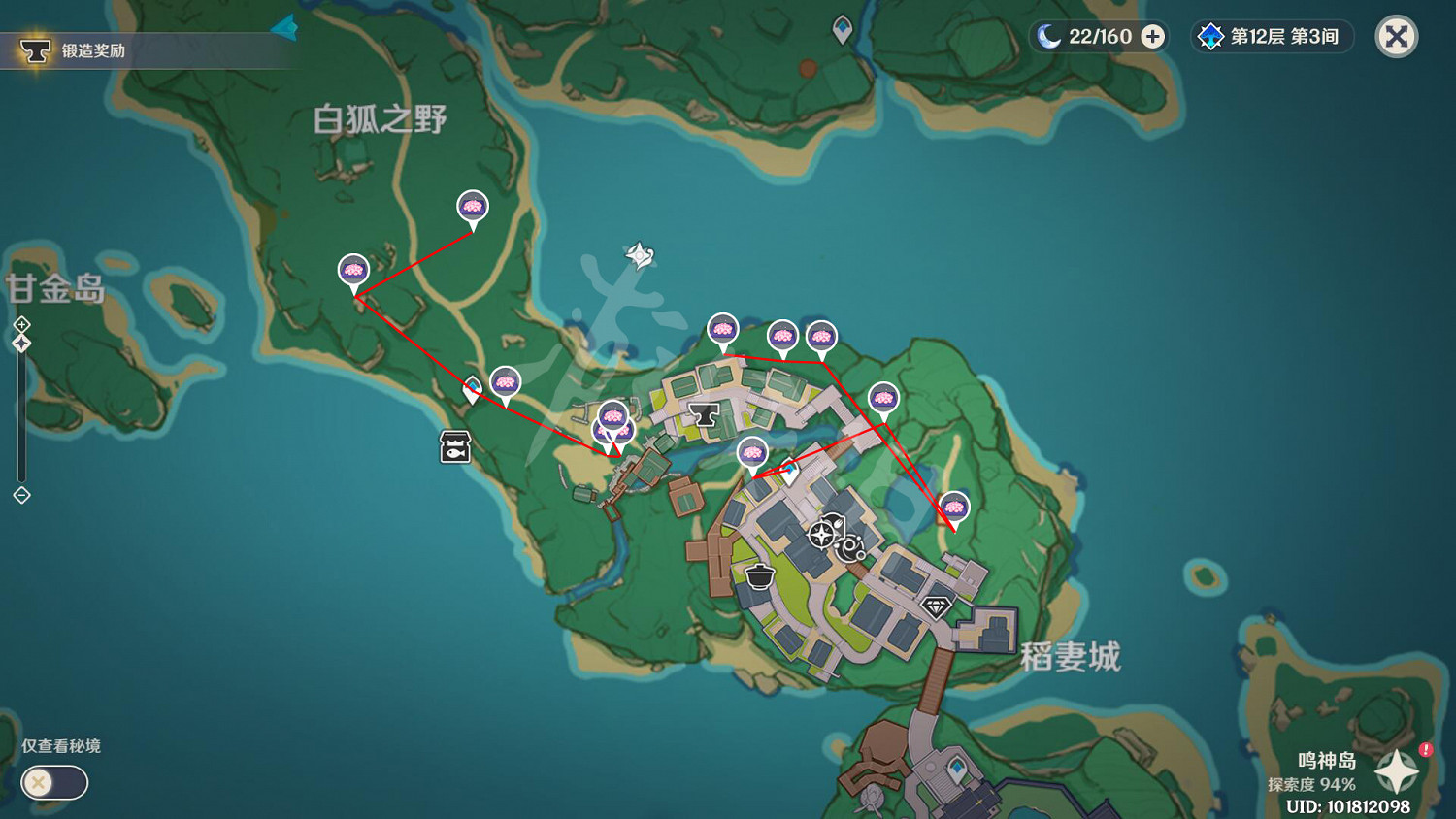Select the Naku Weed marker in 白狐之野
This screenshot has width=1456, height=819.
(x=473, y=207)
